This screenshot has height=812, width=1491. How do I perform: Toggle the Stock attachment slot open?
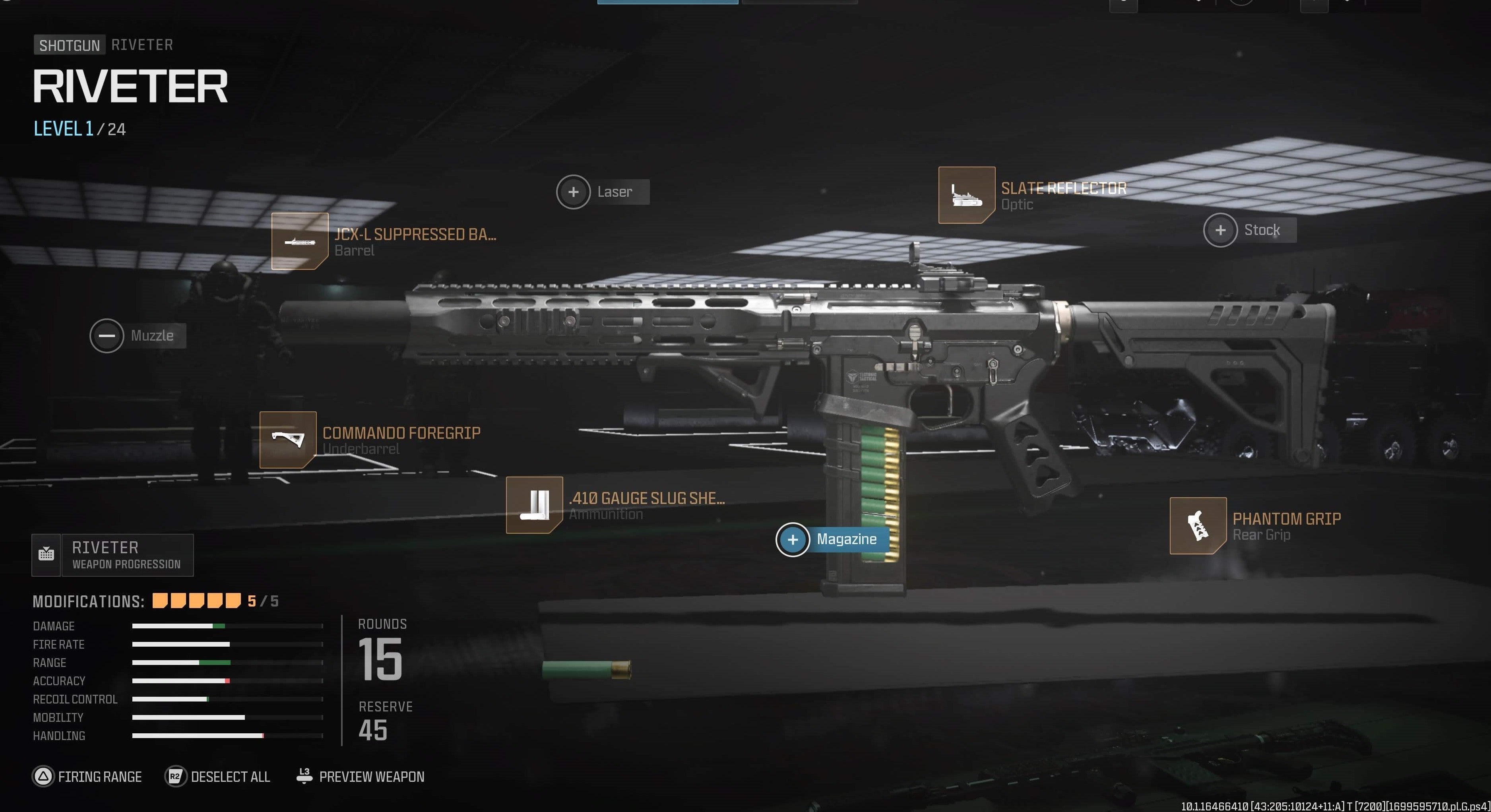click(1221, 230)
